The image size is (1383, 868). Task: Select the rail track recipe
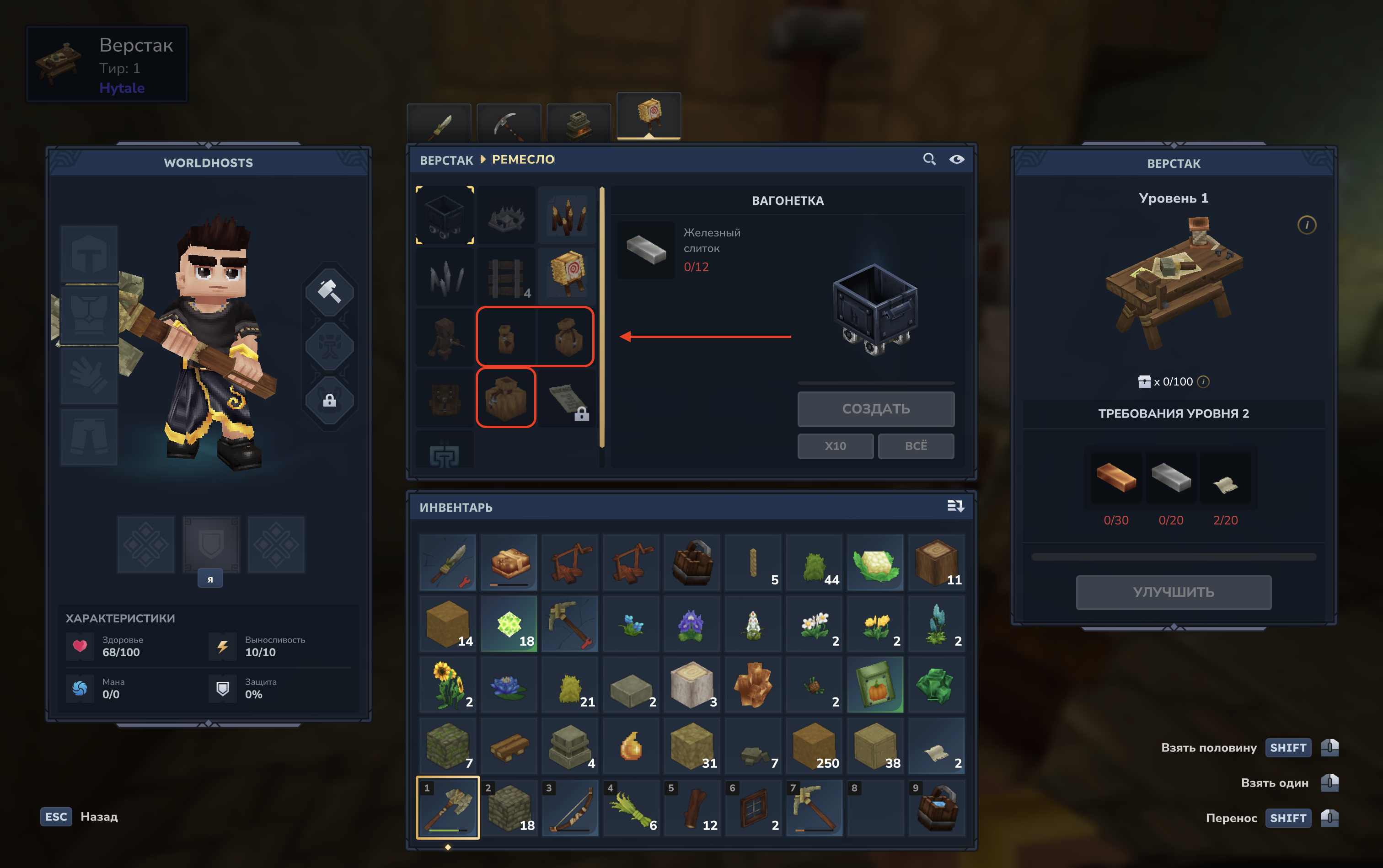(506, 276)
